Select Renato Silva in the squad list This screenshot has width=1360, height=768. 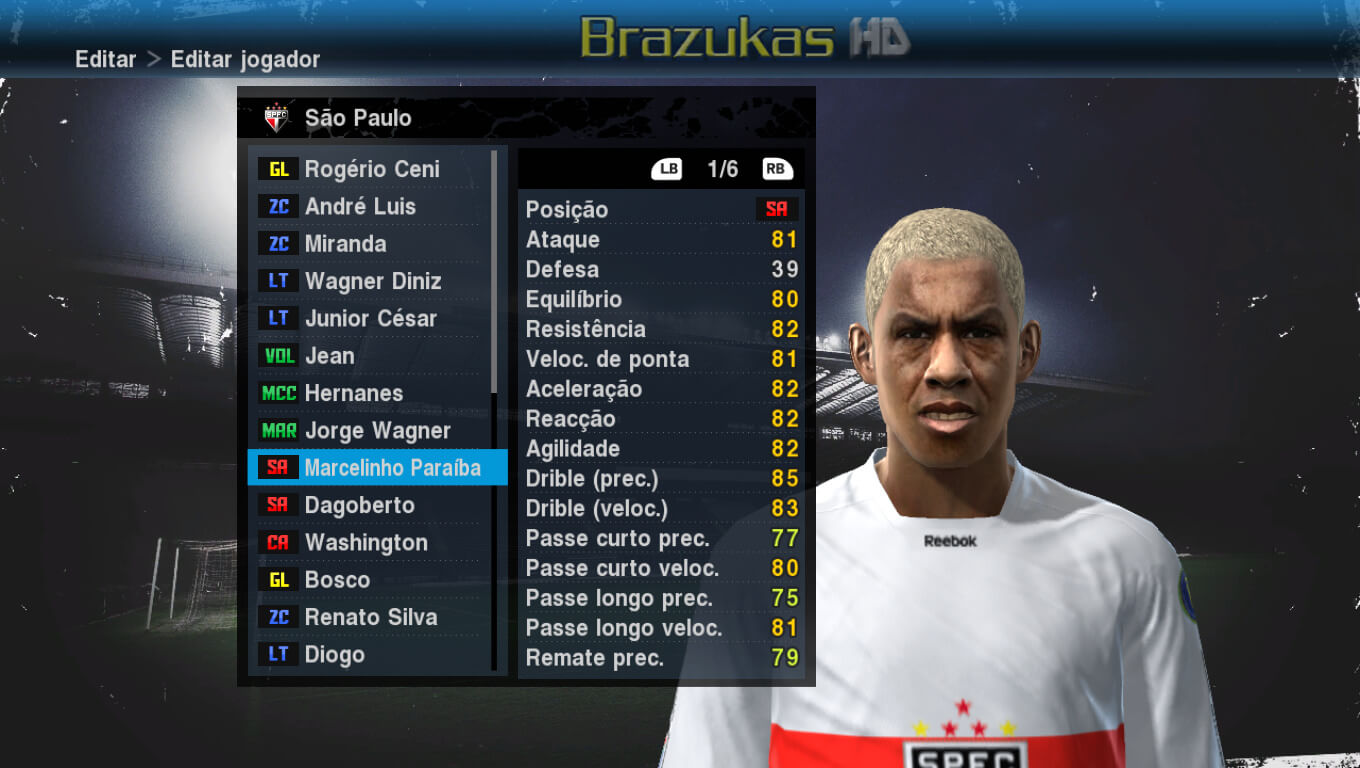point(370,617)
